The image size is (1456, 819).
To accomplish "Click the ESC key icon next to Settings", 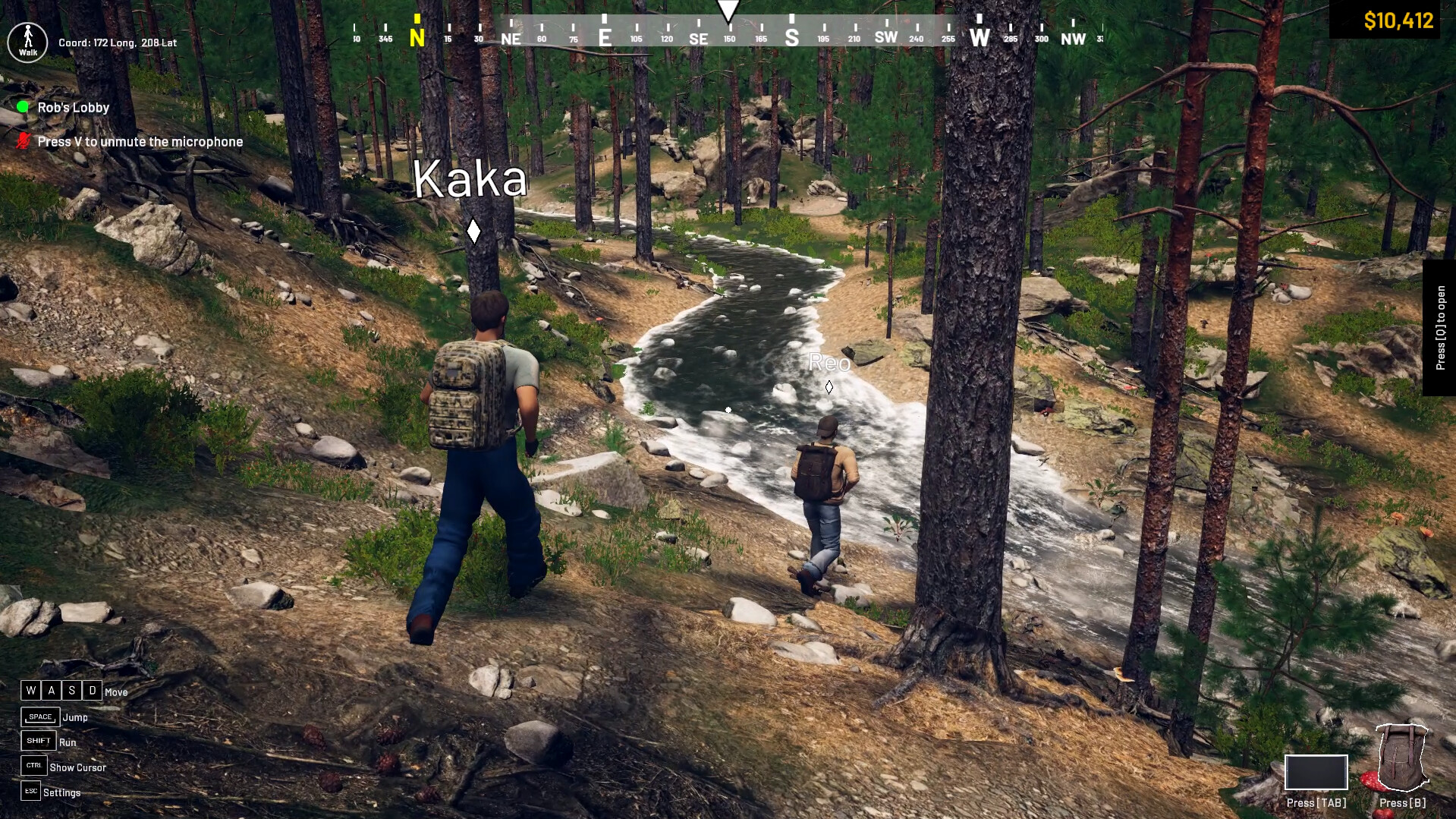I will pyautogui.click(x=30, y=792).
